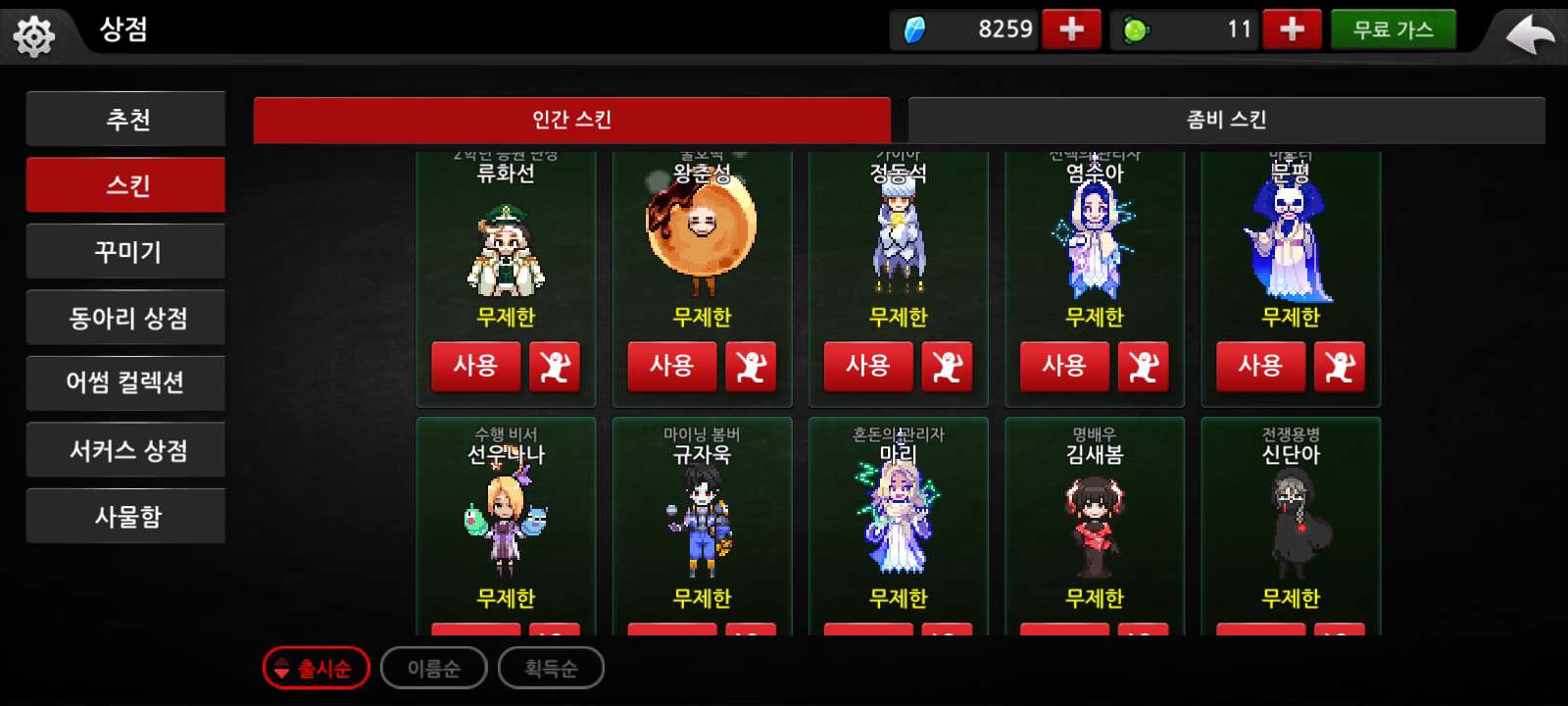1568x706 pixels.
Task: Switch to the 인간 스킨 tab
Action: tap(570, 120)
